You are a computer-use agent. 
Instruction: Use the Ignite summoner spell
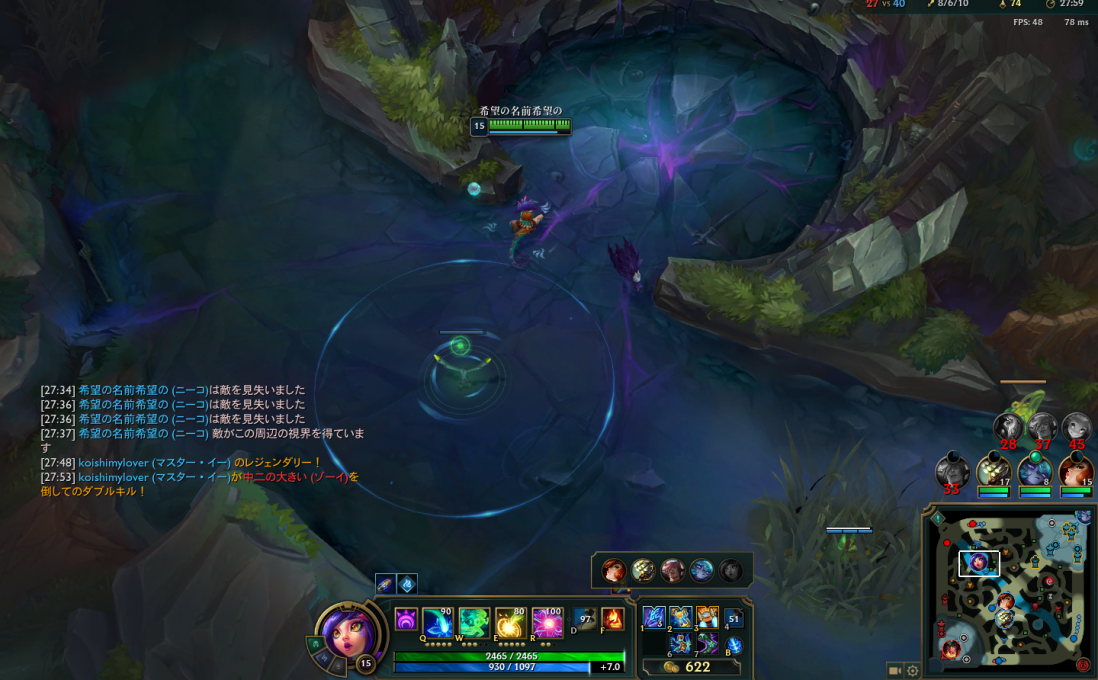[x=613, y=620]
